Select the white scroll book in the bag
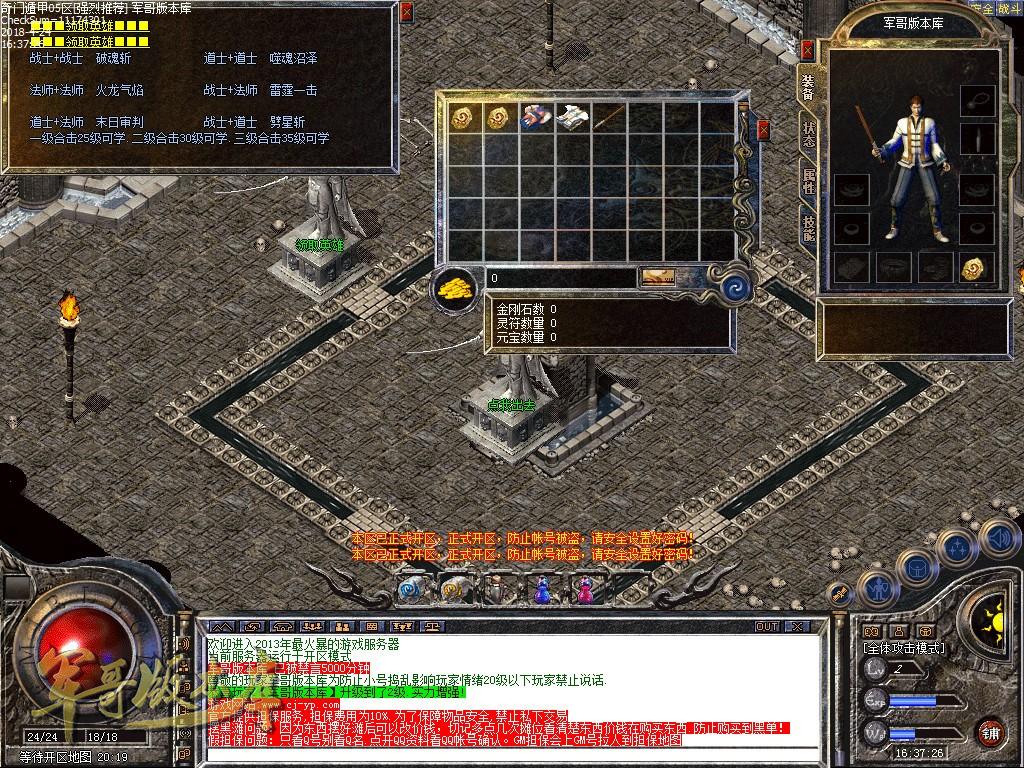 click(x=571, y=117)
